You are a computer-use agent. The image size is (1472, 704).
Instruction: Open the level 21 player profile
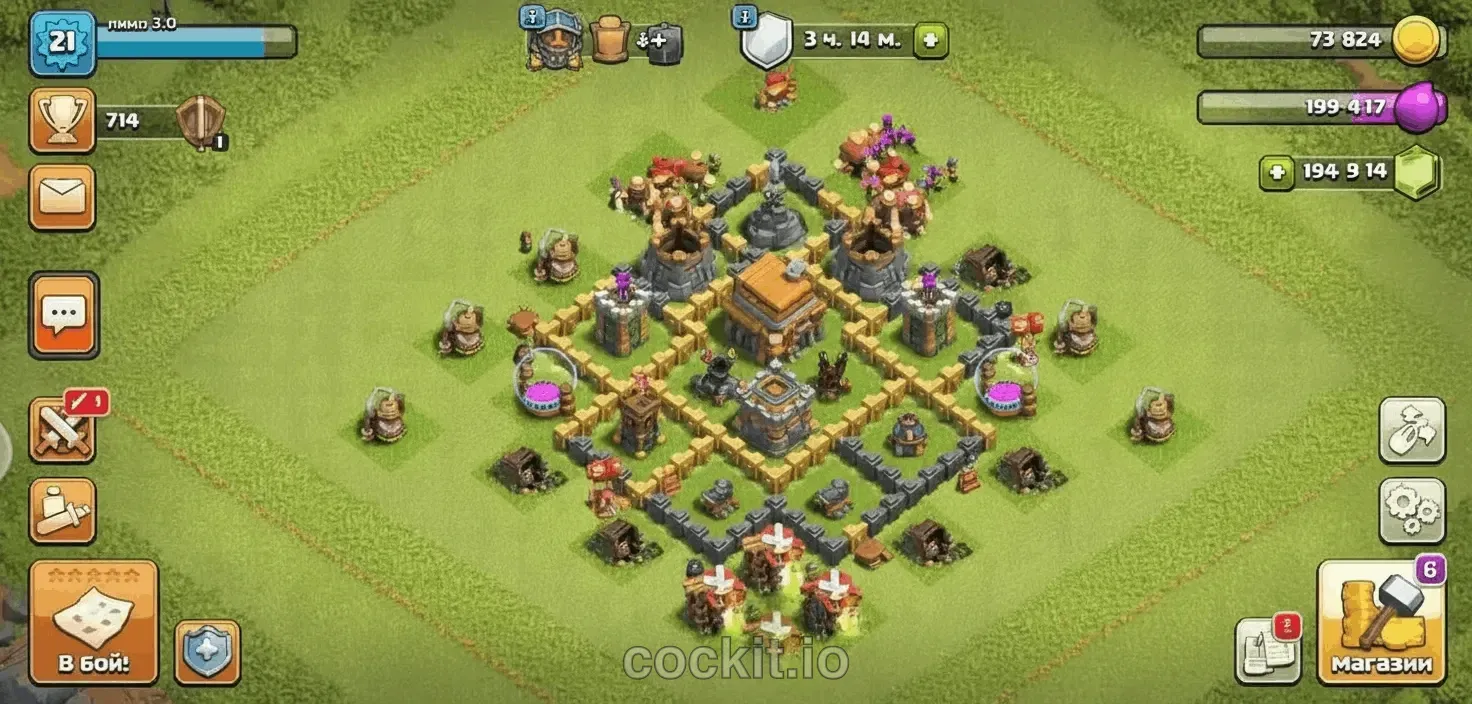[x=62, y=43]
